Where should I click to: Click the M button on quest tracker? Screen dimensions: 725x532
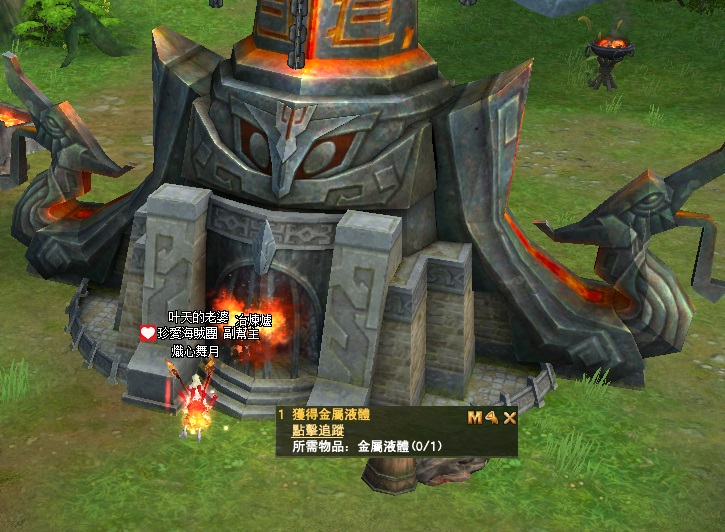click(x=474, y=417)
